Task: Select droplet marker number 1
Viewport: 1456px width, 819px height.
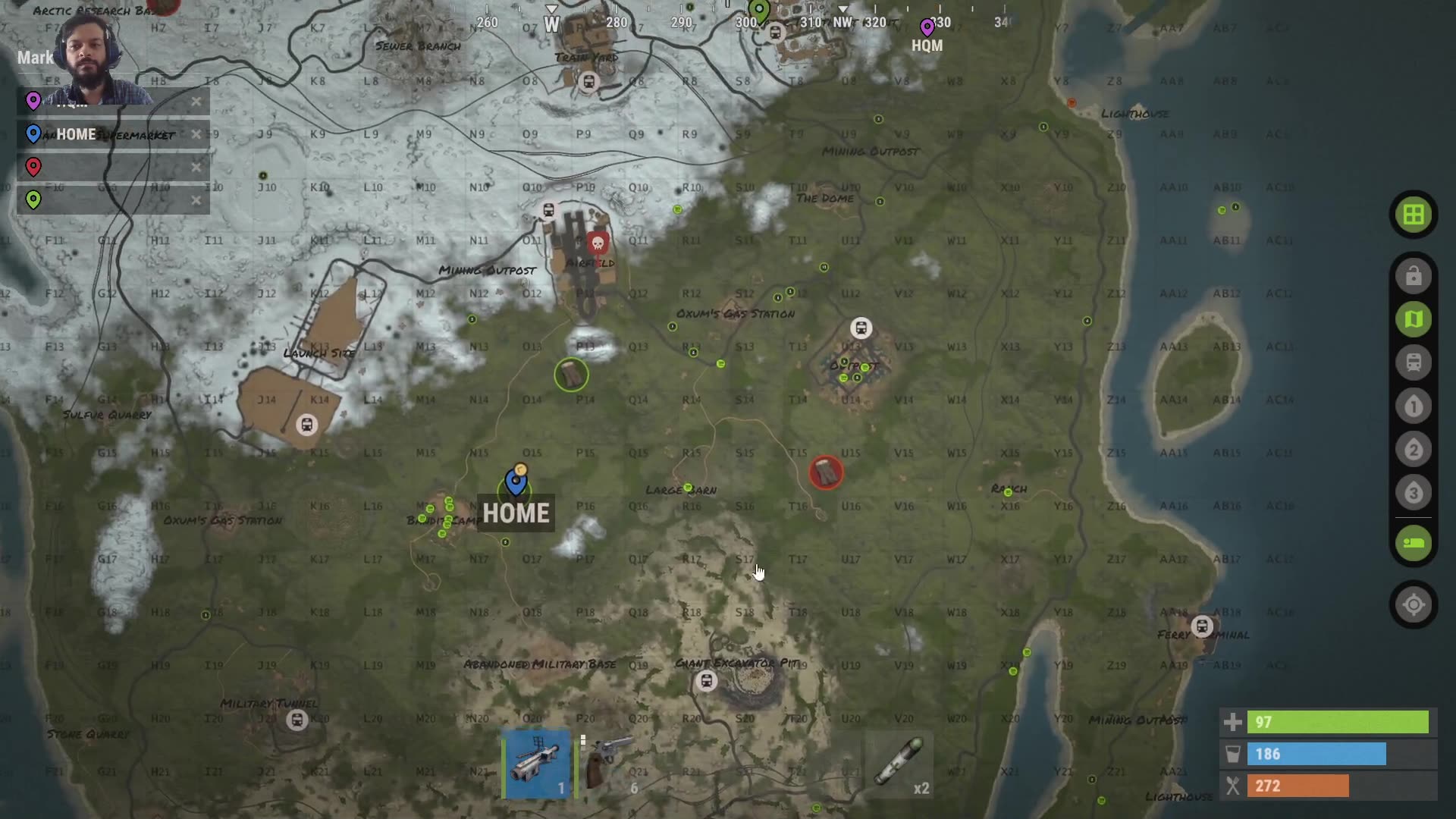Action: 1412,406
